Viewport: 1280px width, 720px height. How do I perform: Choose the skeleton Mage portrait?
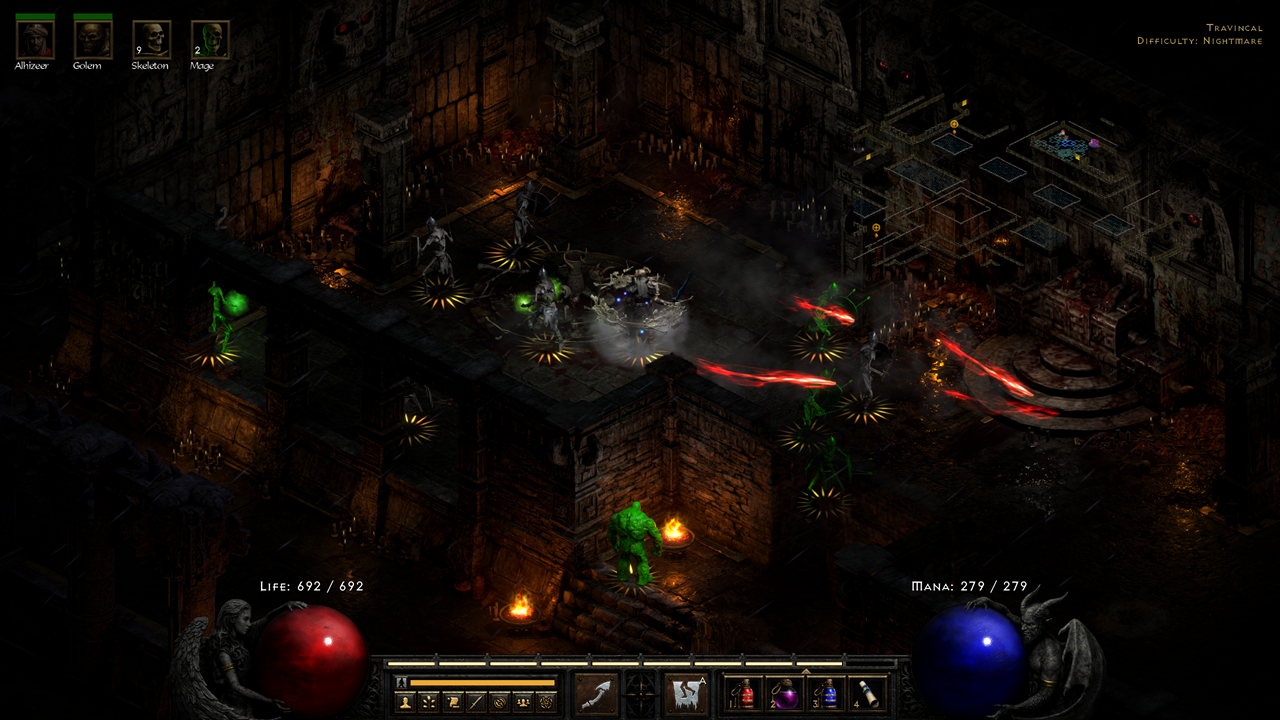click(x=210, y=39)
